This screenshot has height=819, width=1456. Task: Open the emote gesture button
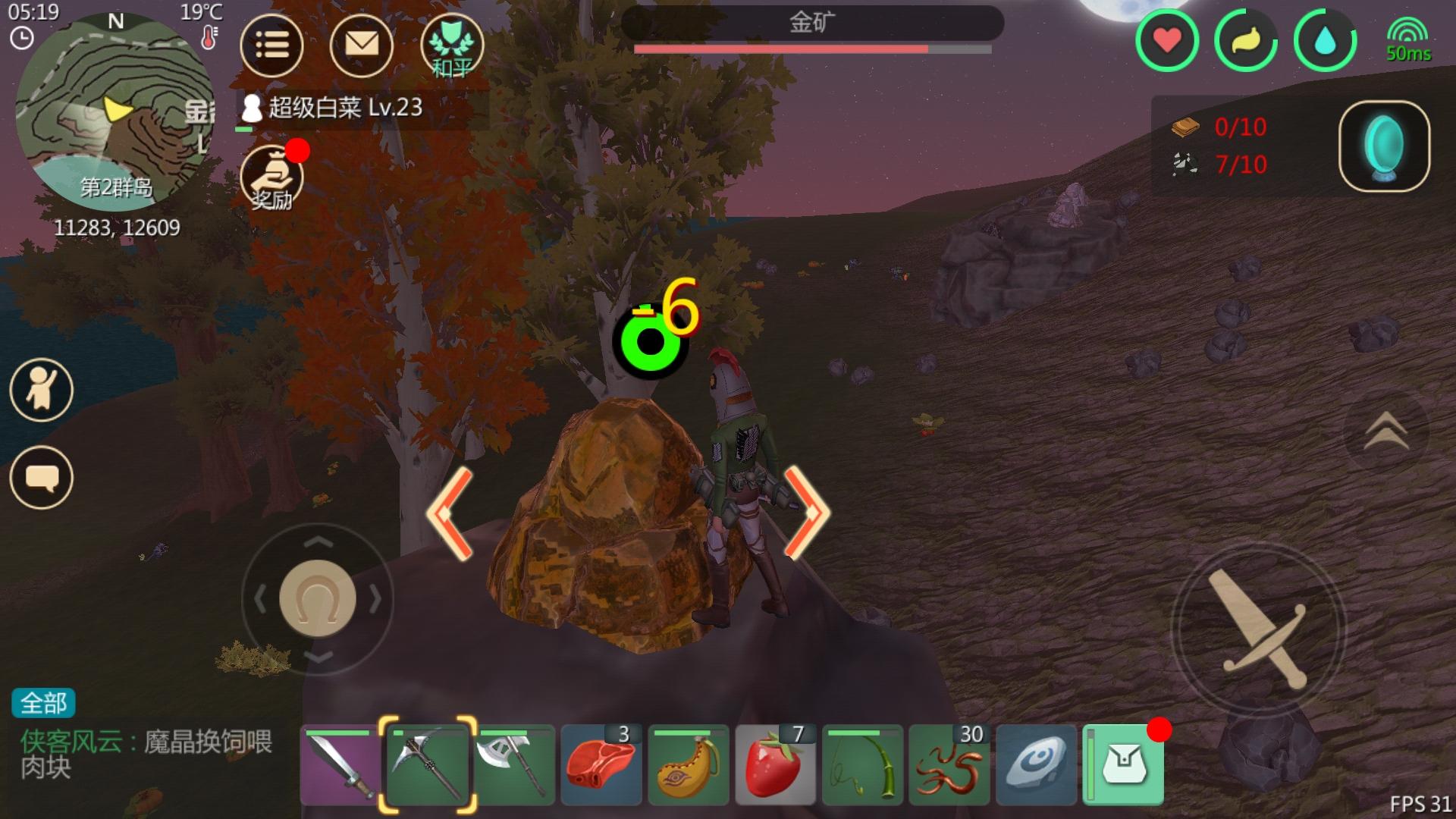click(42, 390)
